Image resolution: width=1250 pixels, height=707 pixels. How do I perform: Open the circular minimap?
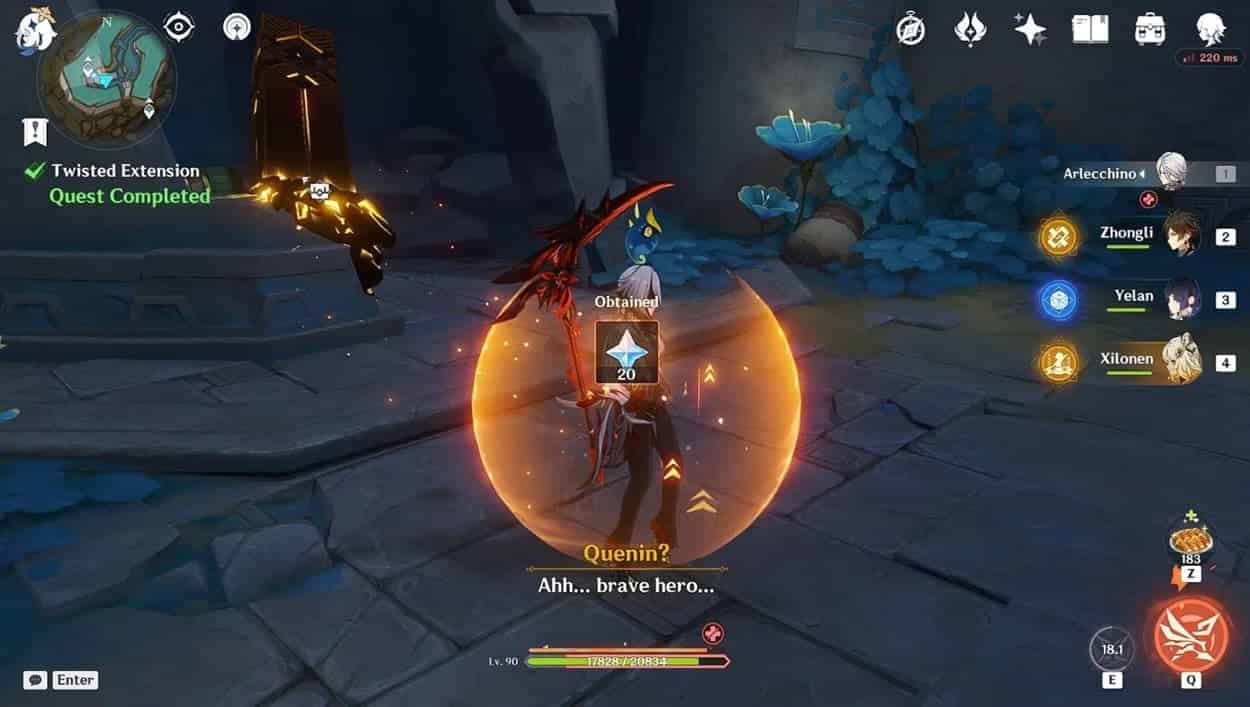[106, 79]
